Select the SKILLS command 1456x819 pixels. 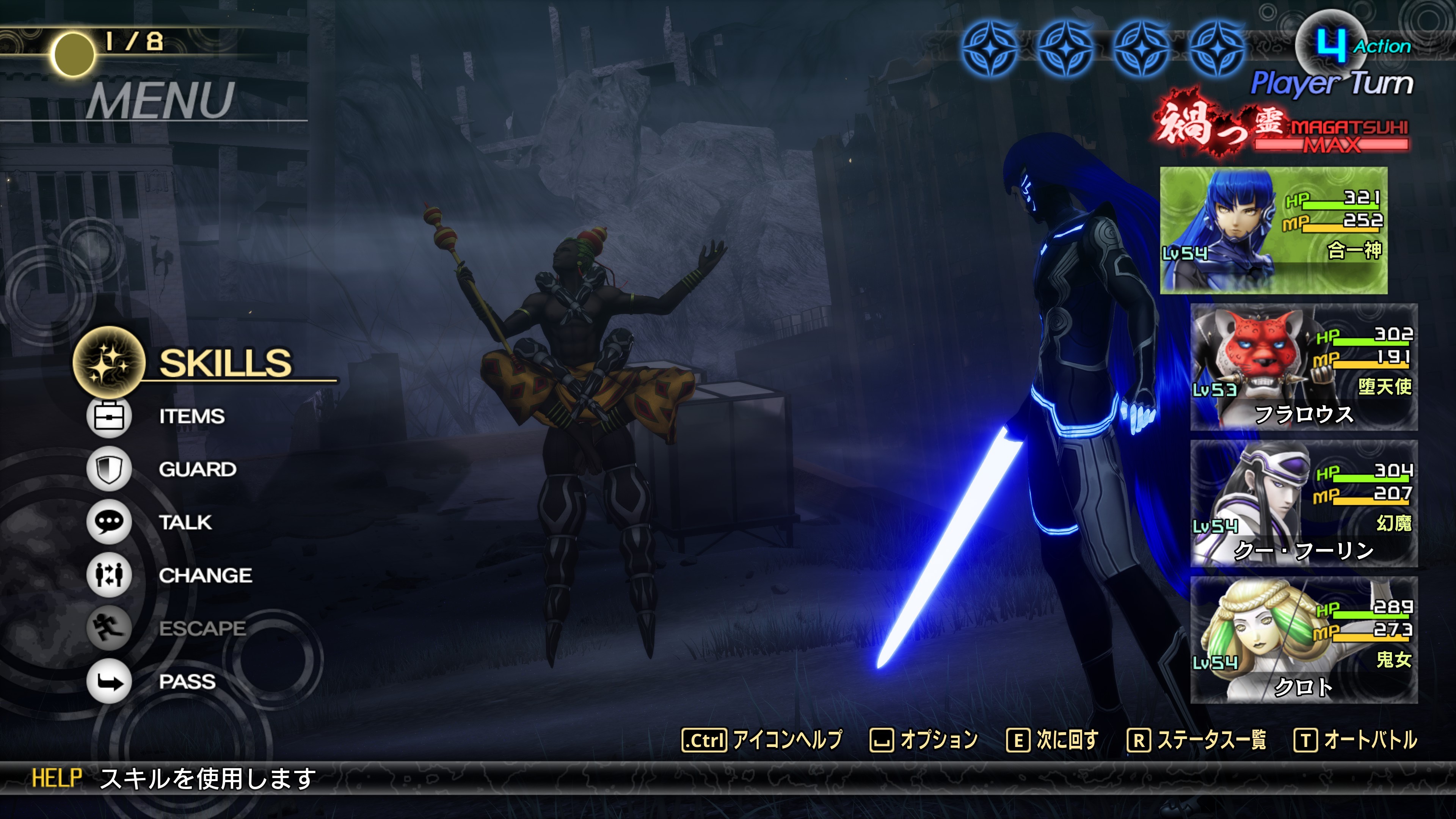pos(225,363)
